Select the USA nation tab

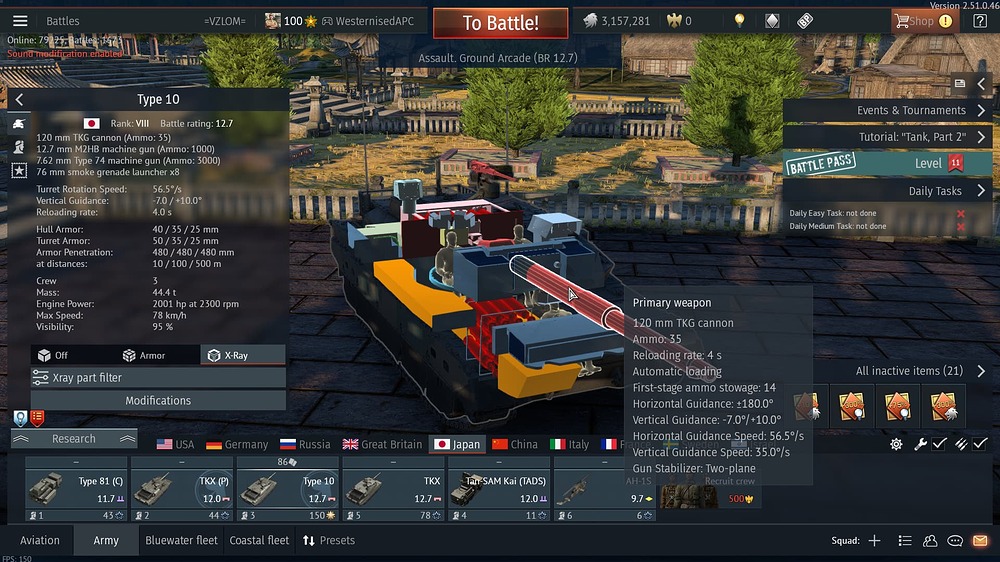click(176, 444)
